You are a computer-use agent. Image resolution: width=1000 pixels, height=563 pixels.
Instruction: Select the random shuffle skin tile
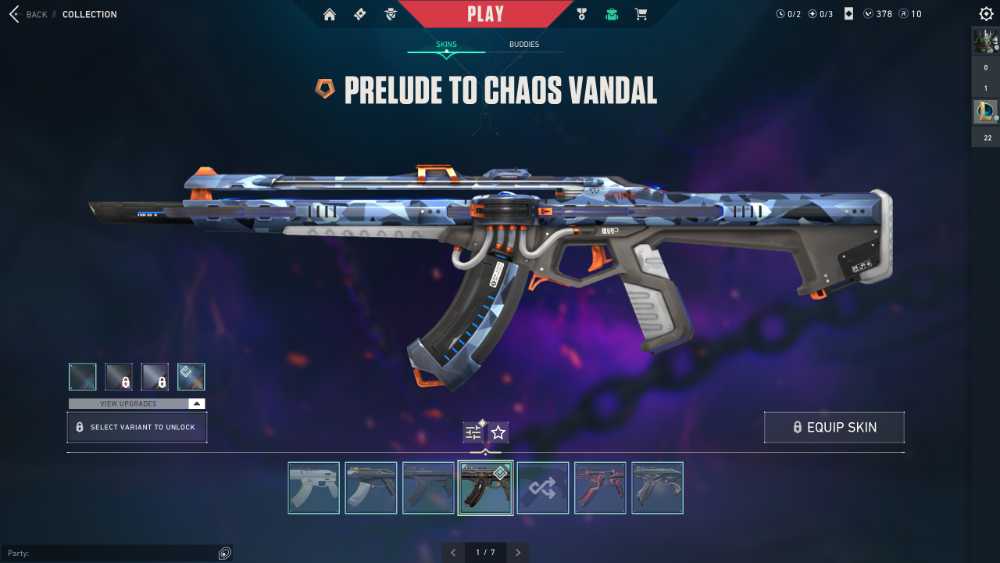(543, 488)
